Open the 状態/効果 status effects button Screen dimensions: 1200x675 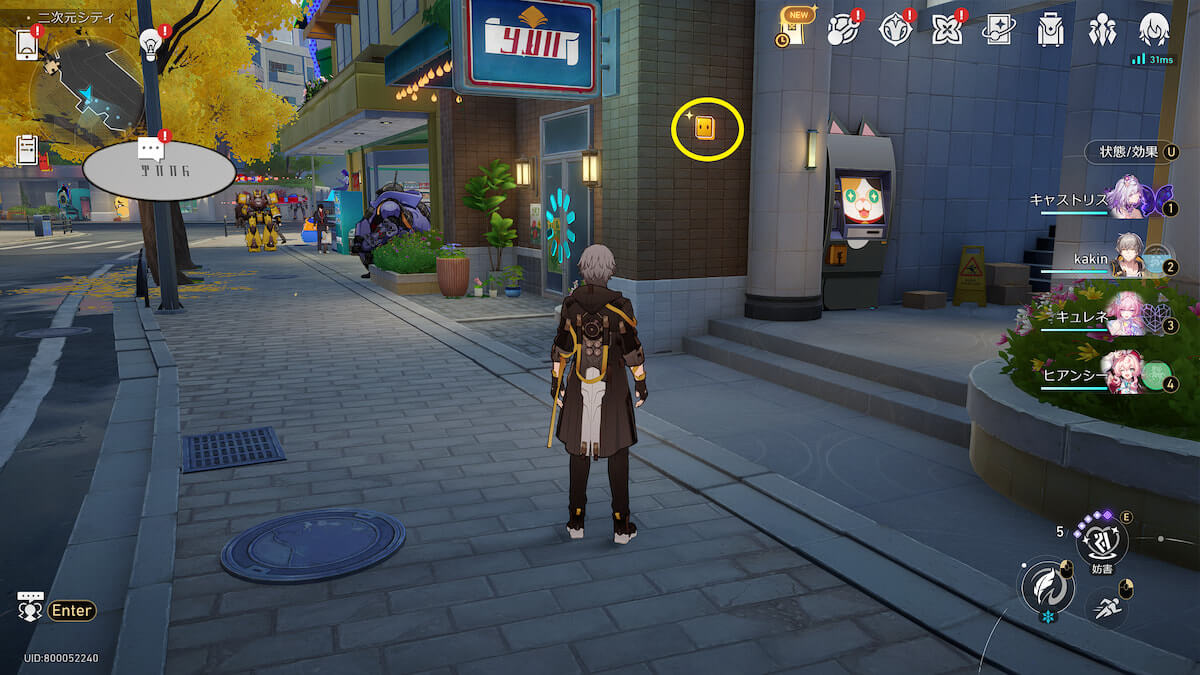1132,152
